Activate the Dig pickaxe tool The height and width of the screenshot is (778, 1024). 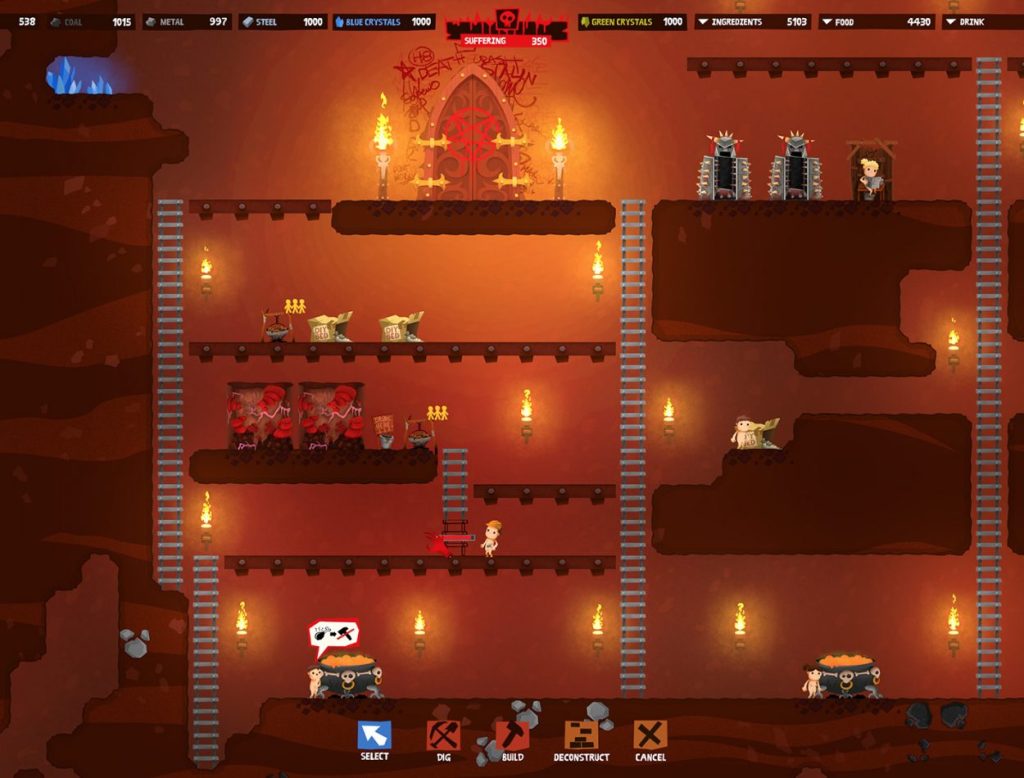click(443, 735)
